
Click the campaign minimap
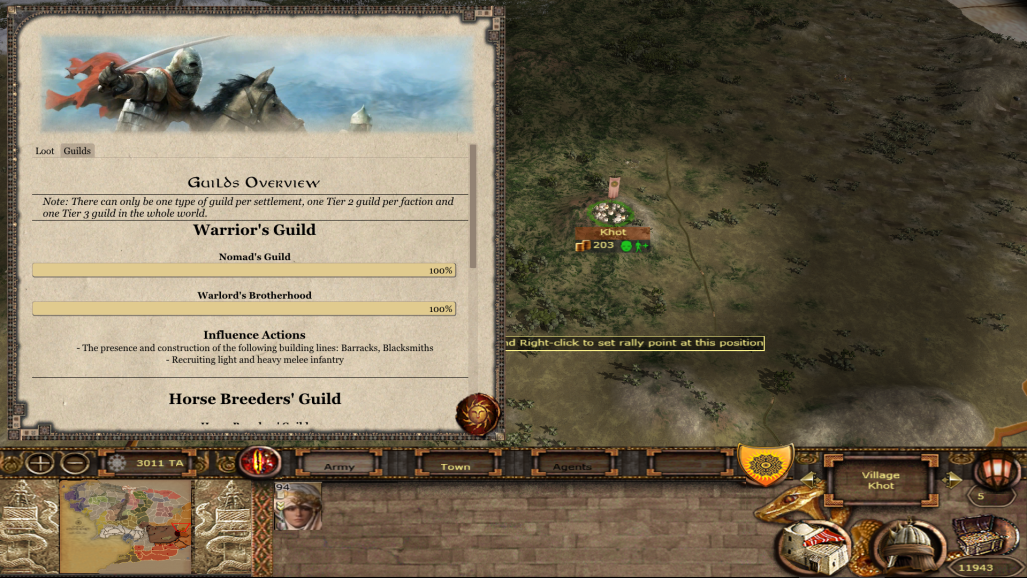tap(125, 526)
